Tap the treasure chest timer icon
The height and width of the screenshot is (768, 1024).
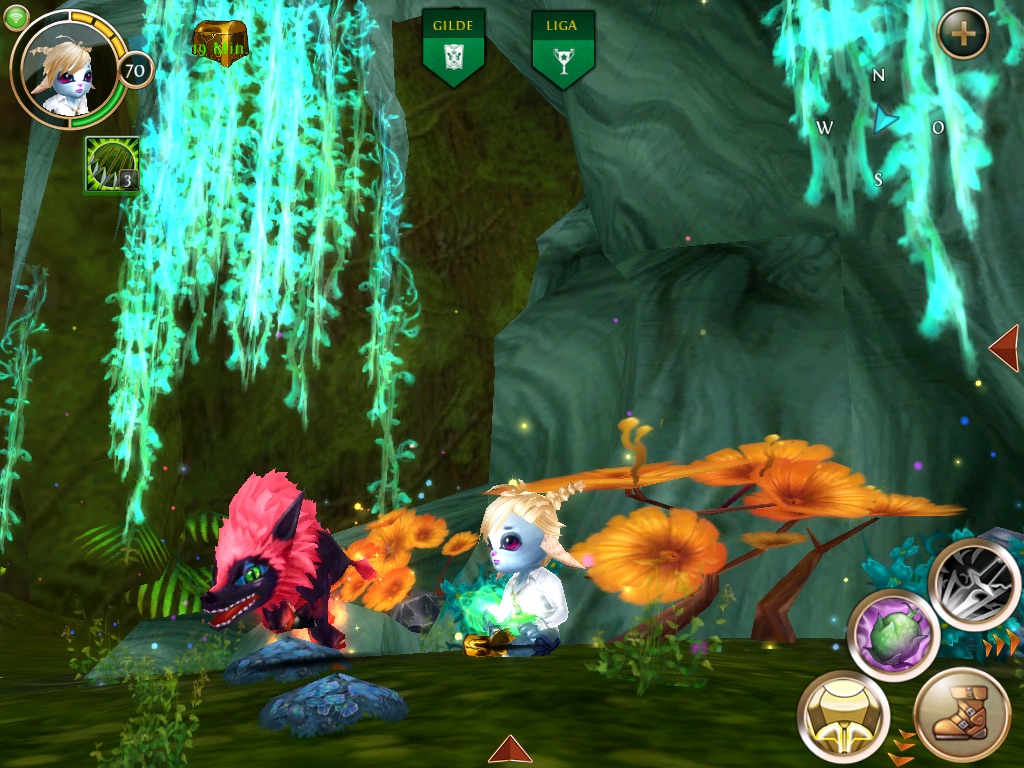(x=220, y=43)
